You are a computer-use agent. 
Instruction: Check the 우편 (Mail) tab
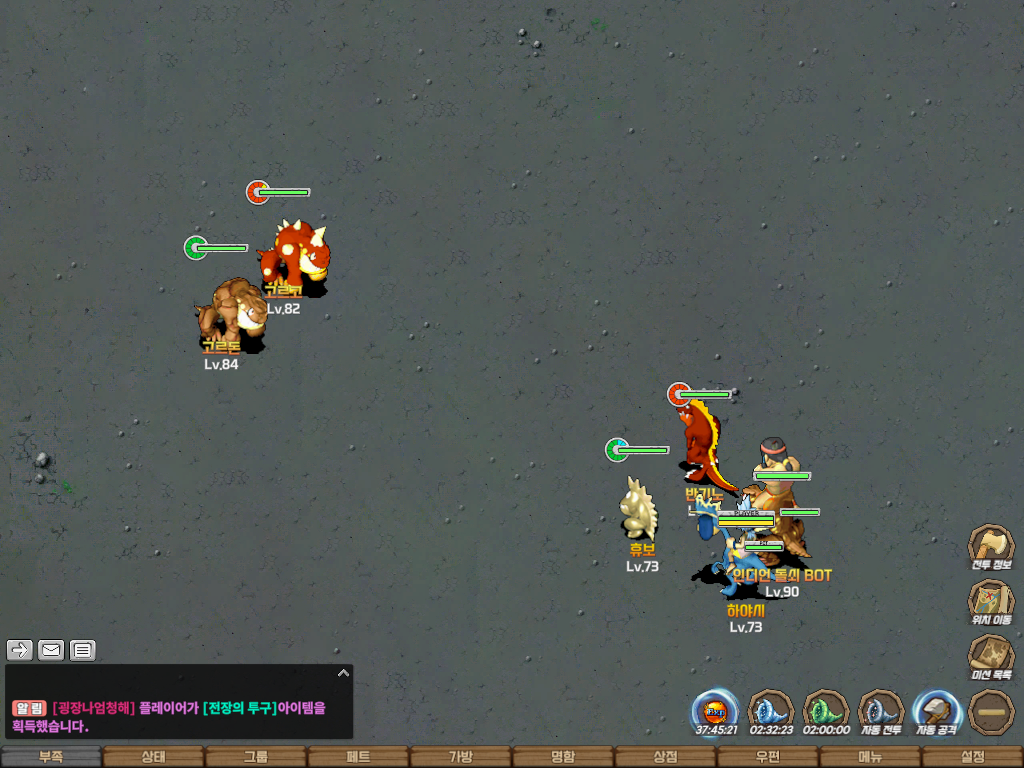767,757
